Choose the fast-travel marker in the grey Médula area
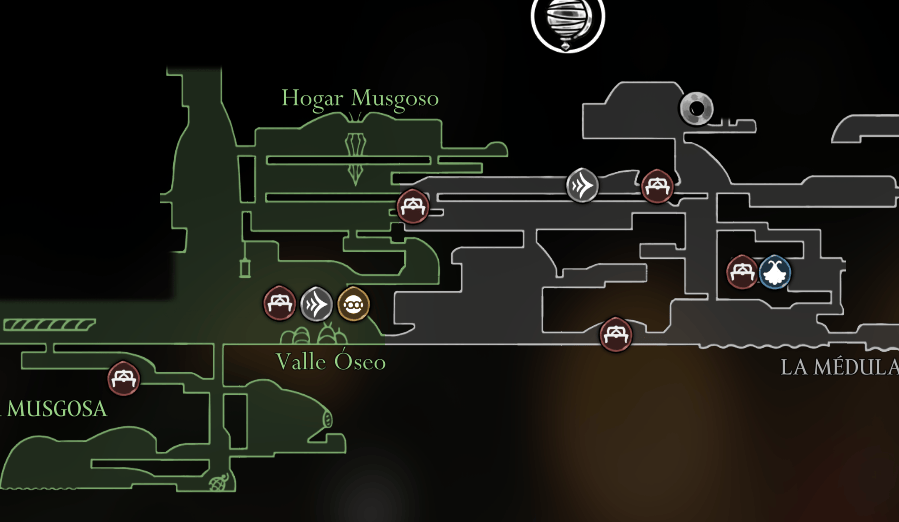This screenshot has height=522, width=899. [582, 185]
